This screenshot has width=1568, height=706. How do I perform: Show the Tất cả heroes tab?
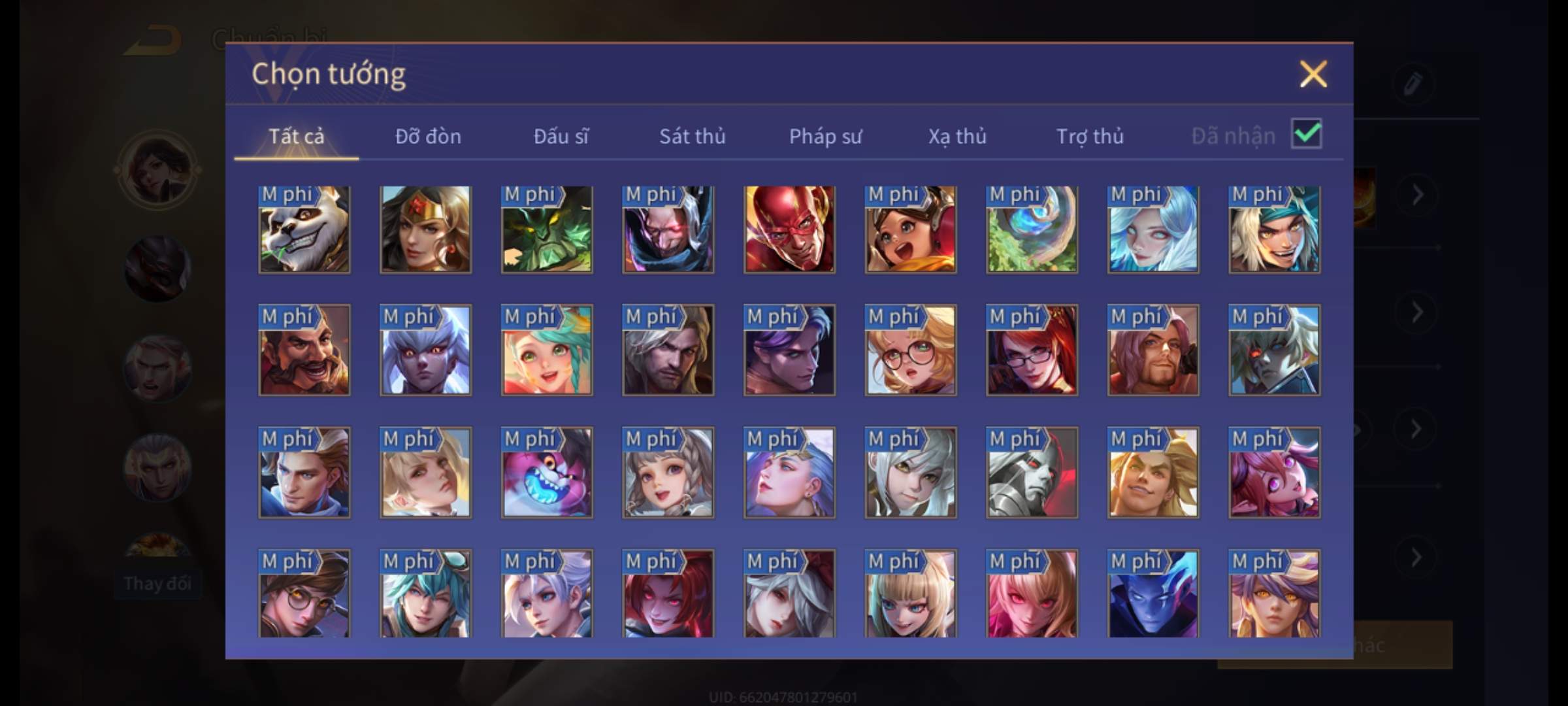[x=296, y=136]
